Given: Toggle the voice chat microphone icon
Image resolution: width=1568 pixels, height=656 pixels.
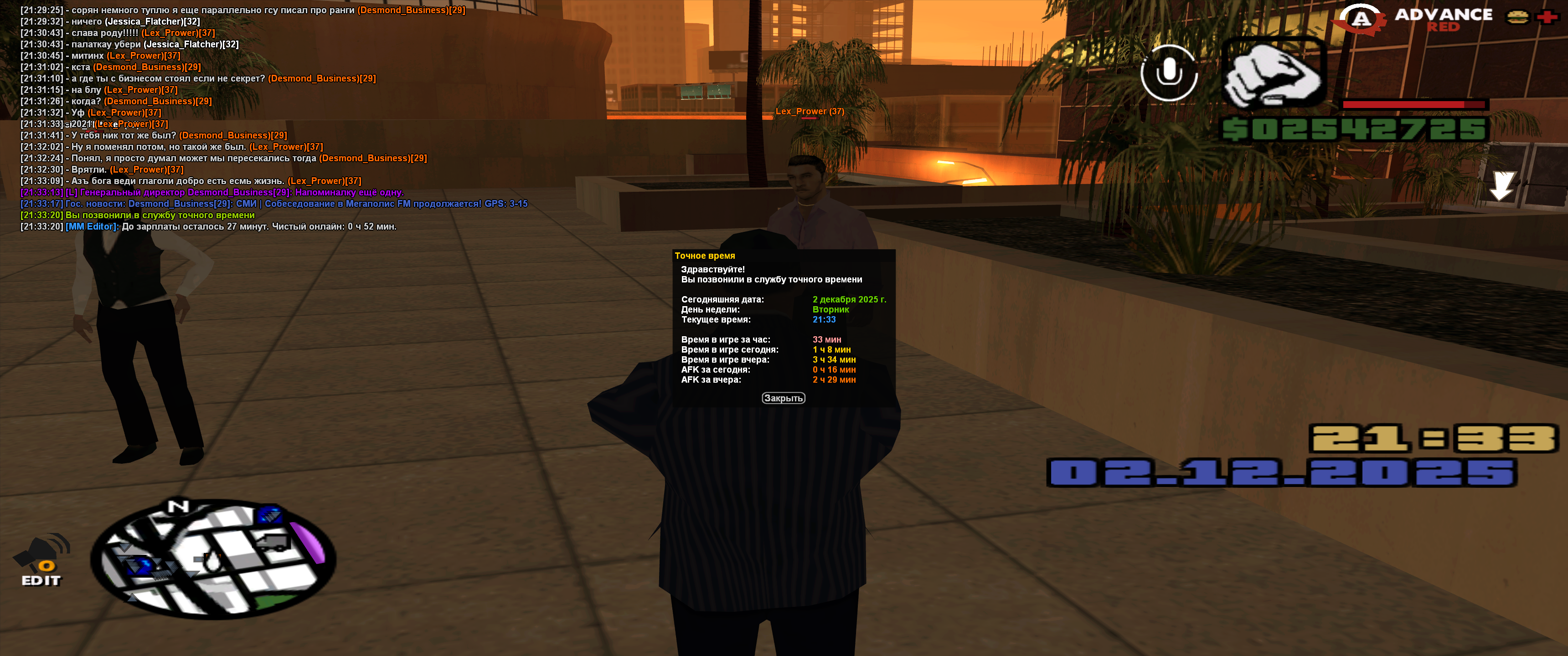Looking at the screenshot, I should 1168,73.
